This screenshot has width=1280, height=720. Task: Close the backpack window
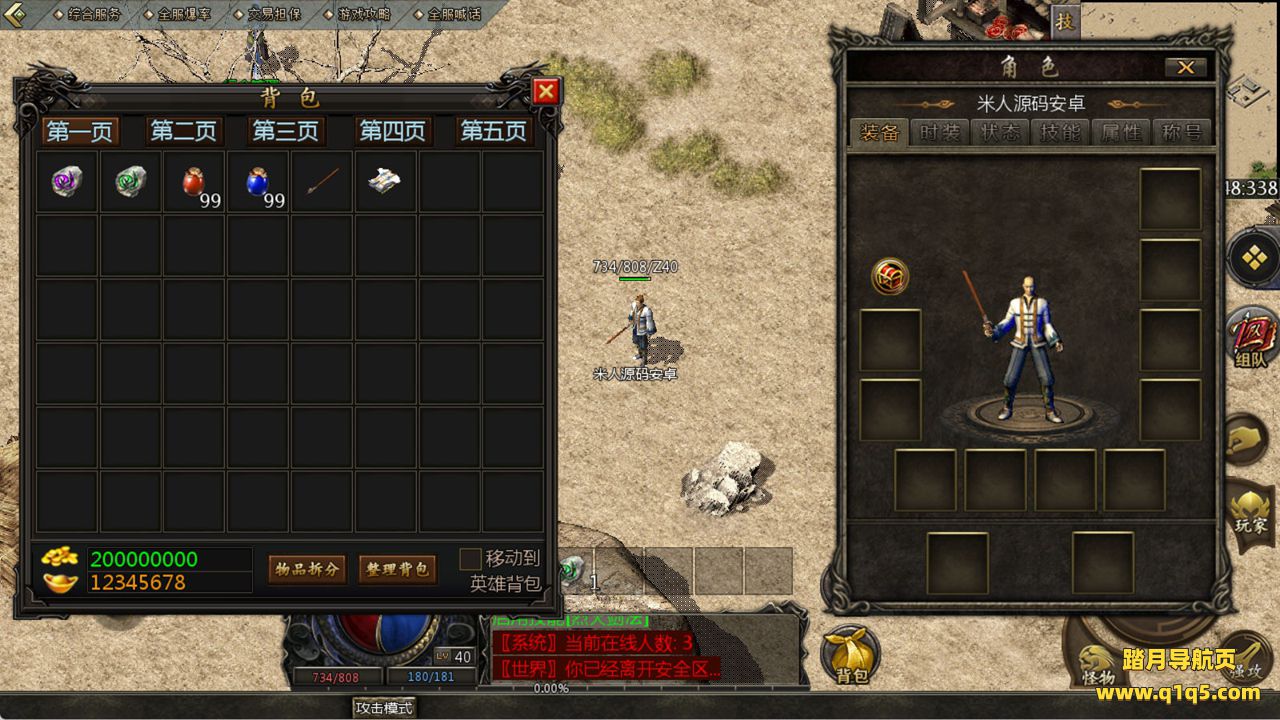point(546,92)
